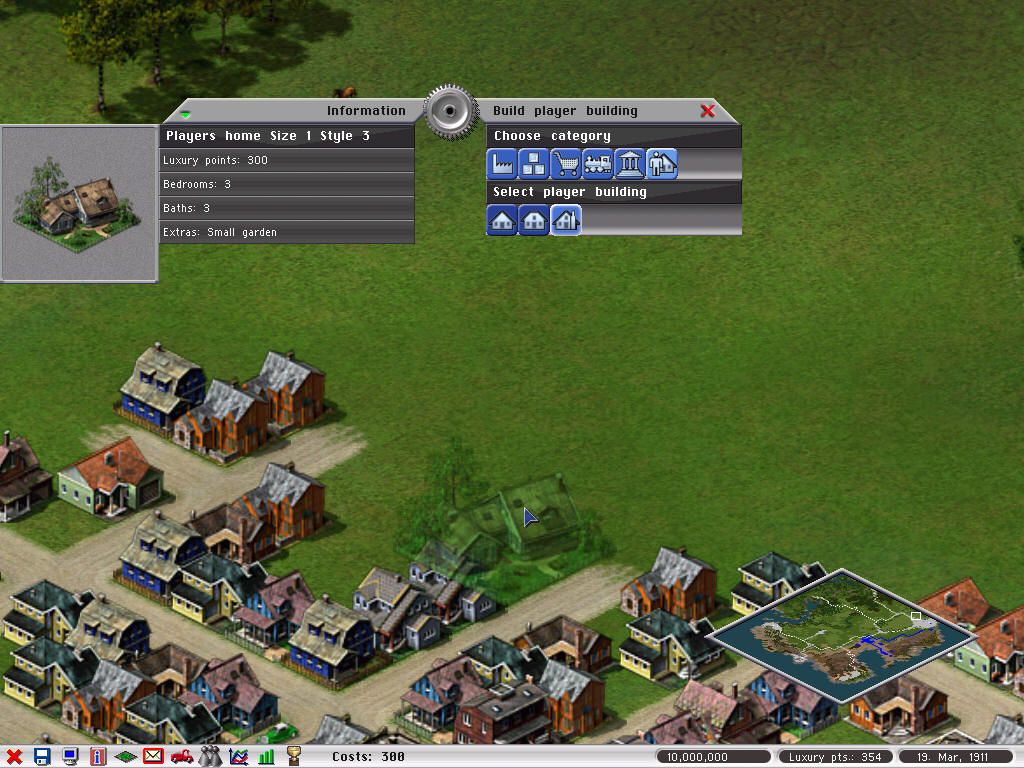Screen dimensions: 1024x768
Task: View the gold trophy rankings
Action: pyautogui.click(x=294, y=757)
